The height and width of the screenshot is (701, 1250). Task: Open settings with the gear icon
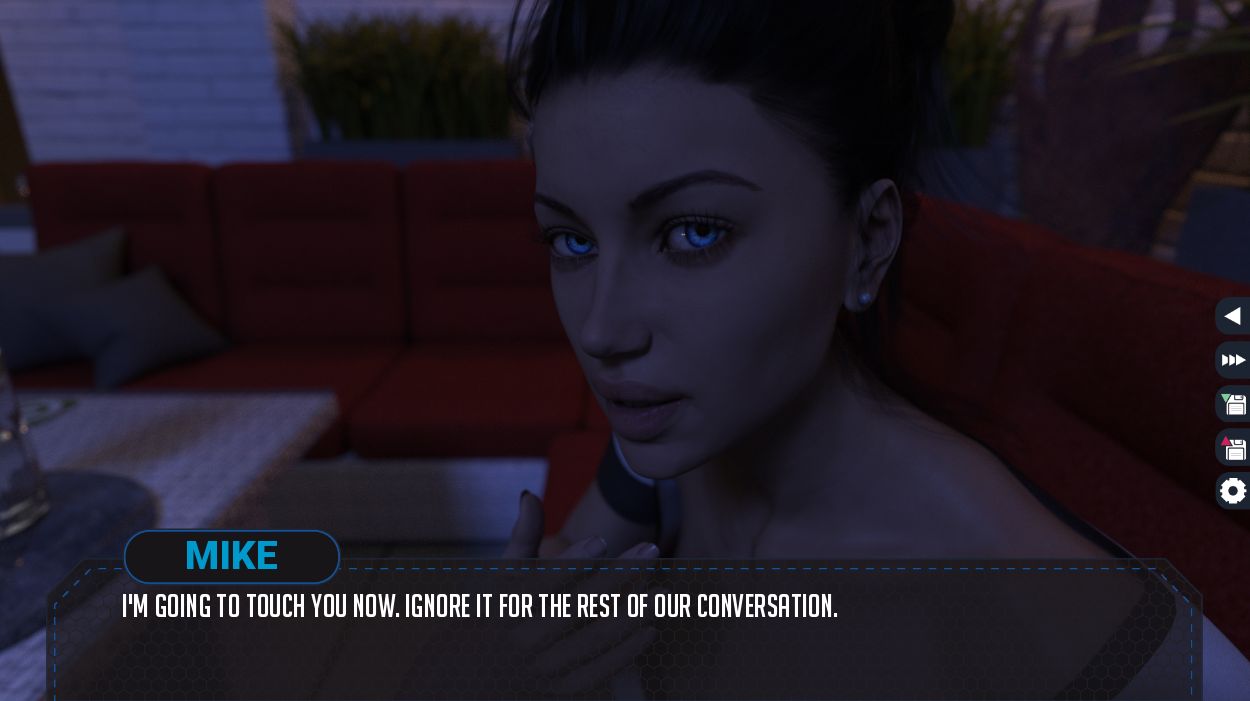point(1233,491)
